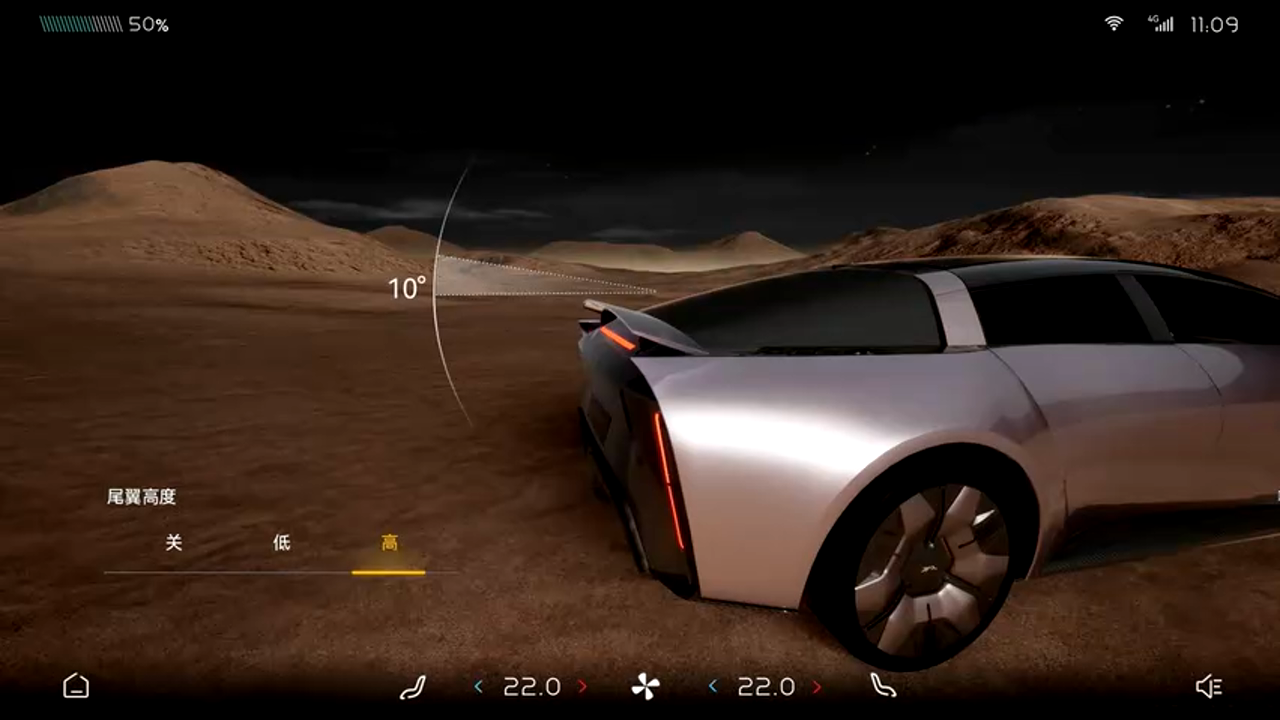Raise the right-zone temperature with red arrow
The width and height of the screenshot is (1280, 720).
[x=817, y=686]
